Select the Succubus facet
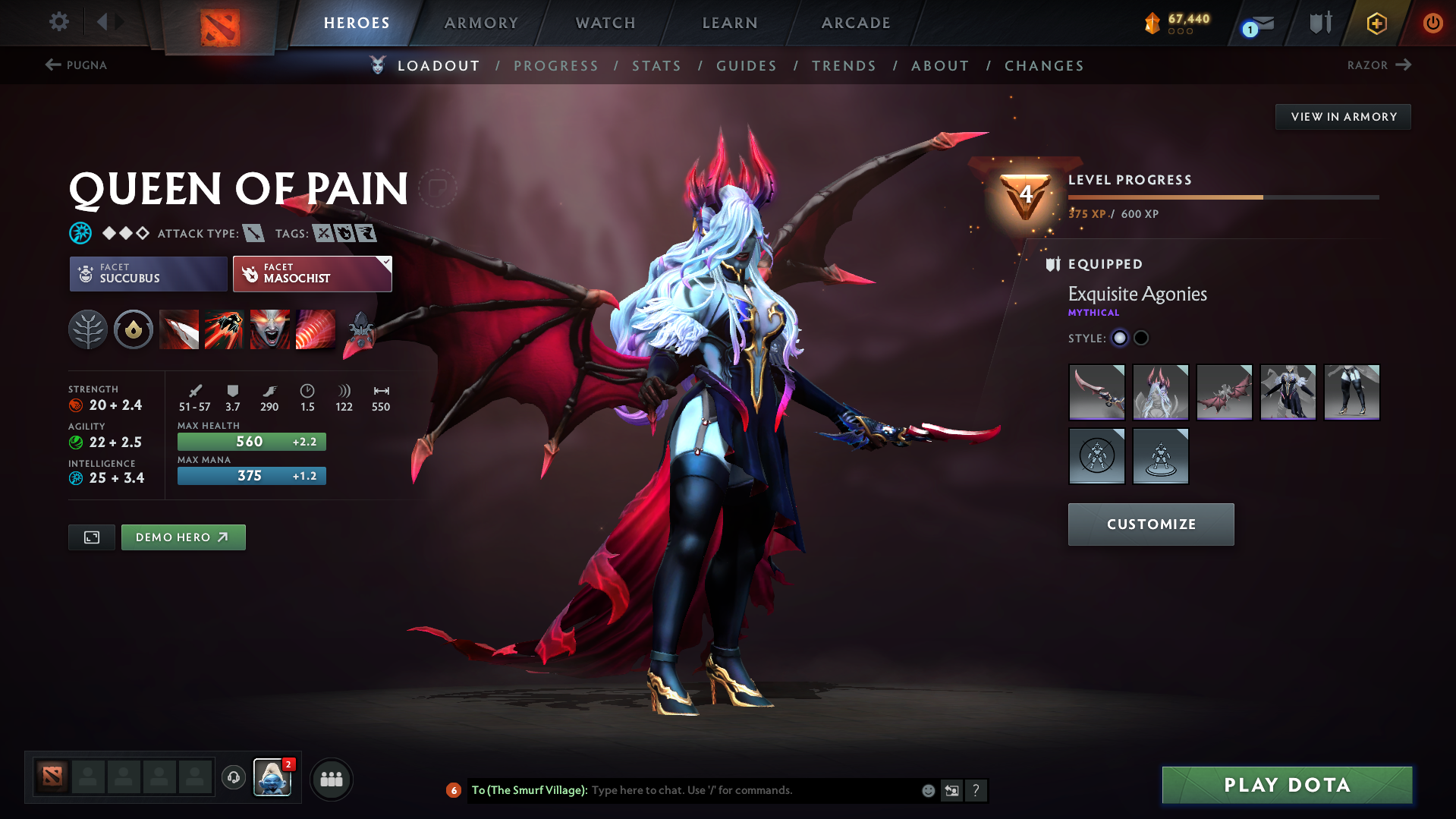 tap(147, 273)
